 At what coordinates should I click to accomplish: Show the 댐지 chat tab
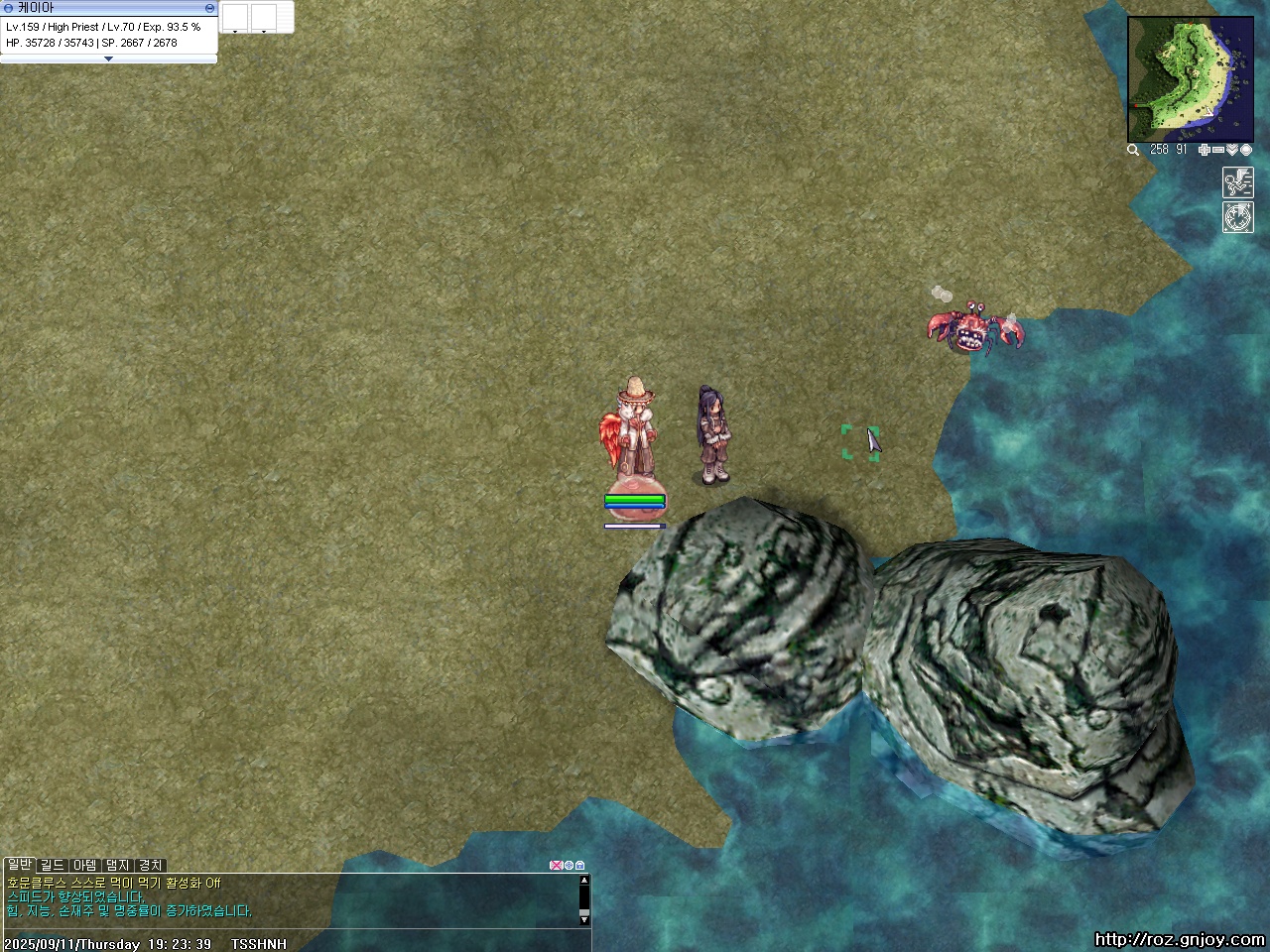[x=118, y=865]
